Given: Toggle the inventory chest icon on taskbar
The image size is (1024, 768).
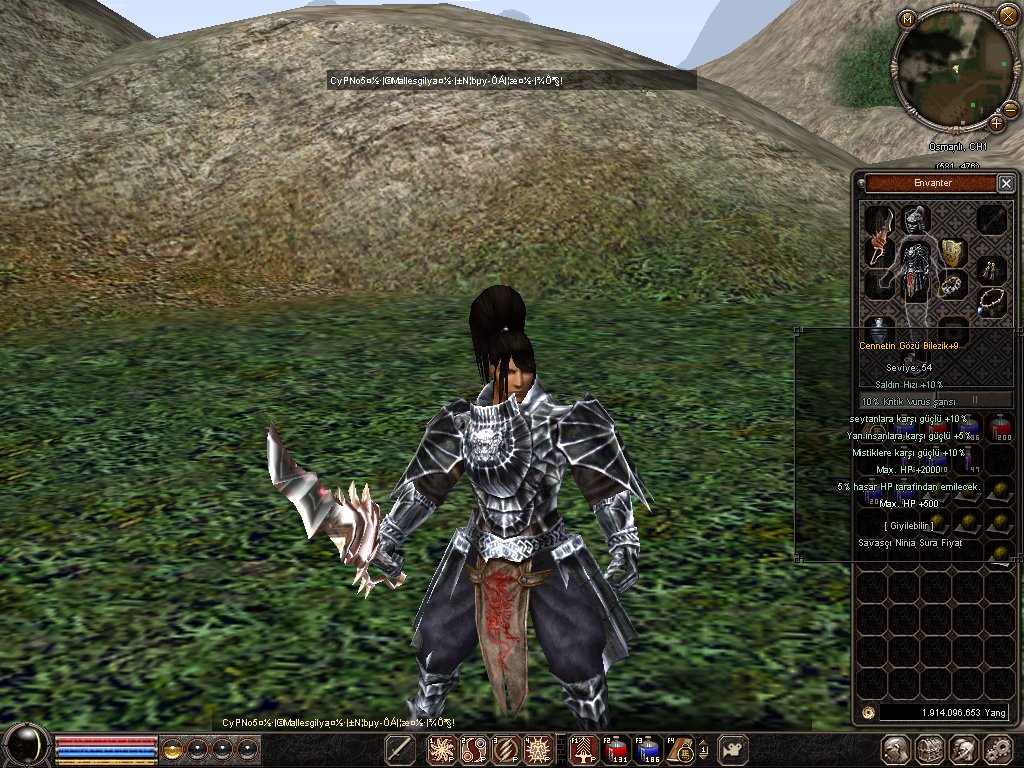Looking at the screenshot, I should (x=930, y=749).
